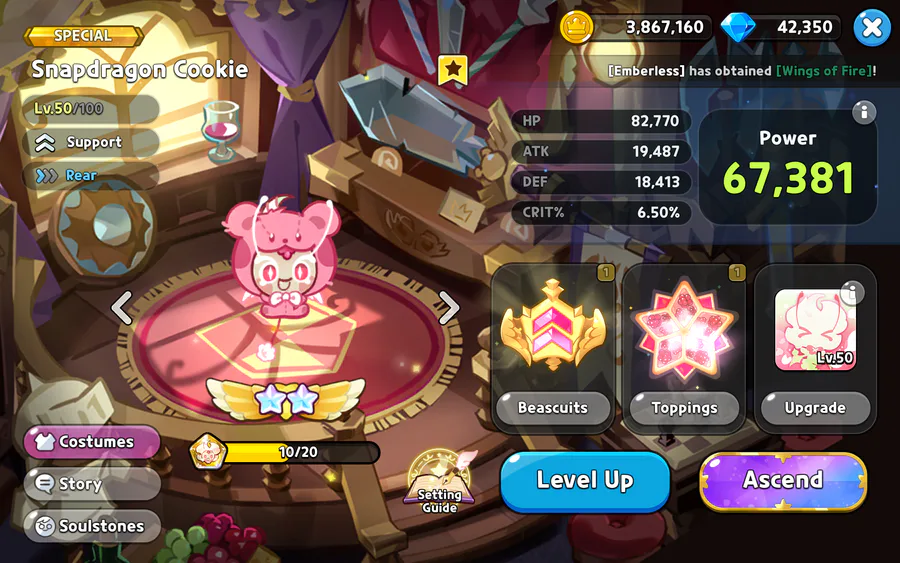Image resolution: width=900 pixels, height=563 pixels.
Task: Show Power info details
Action: (864, 112)
